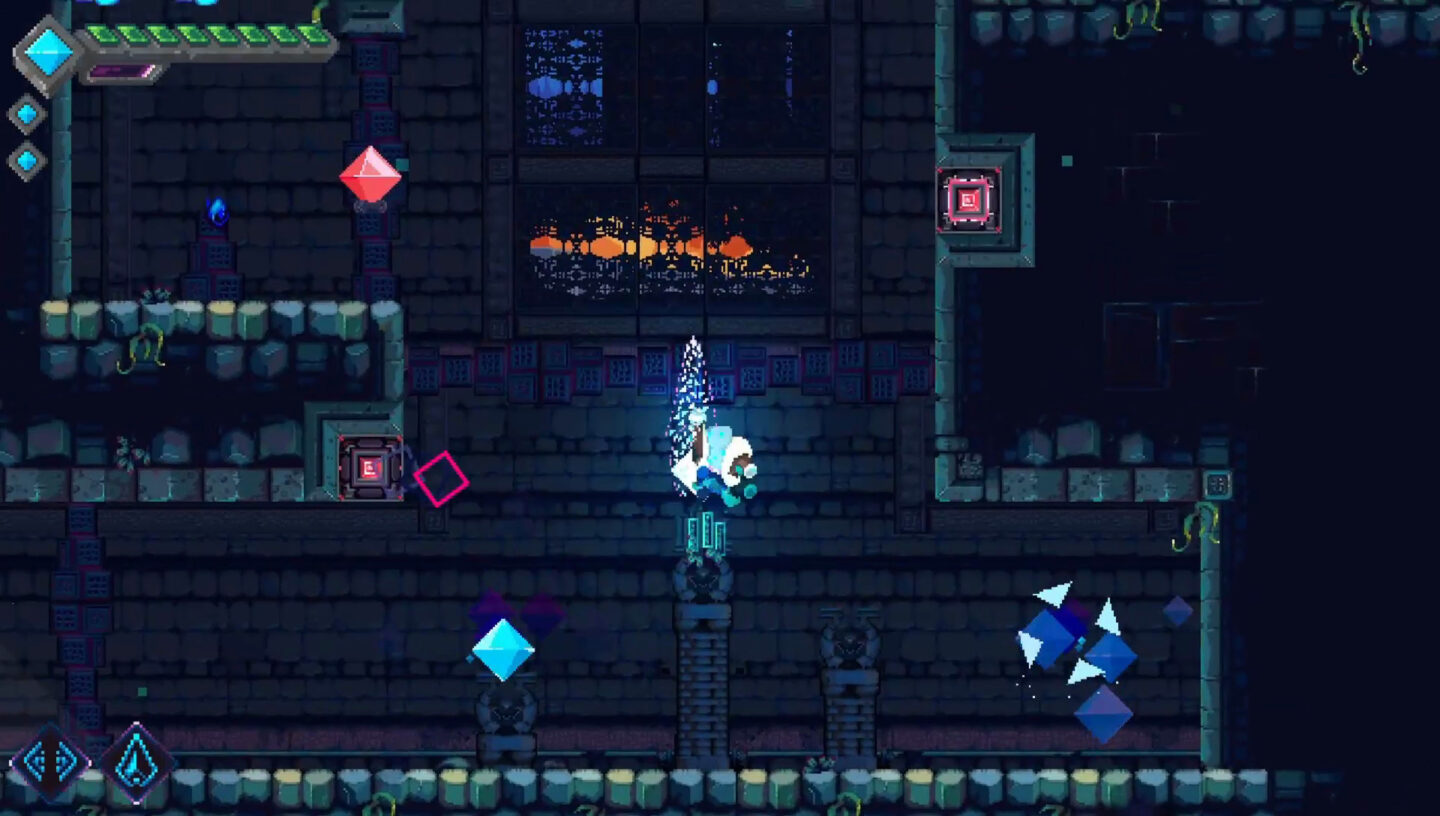Click the purple energy meter under the health bar

click(x=120, y=72)
